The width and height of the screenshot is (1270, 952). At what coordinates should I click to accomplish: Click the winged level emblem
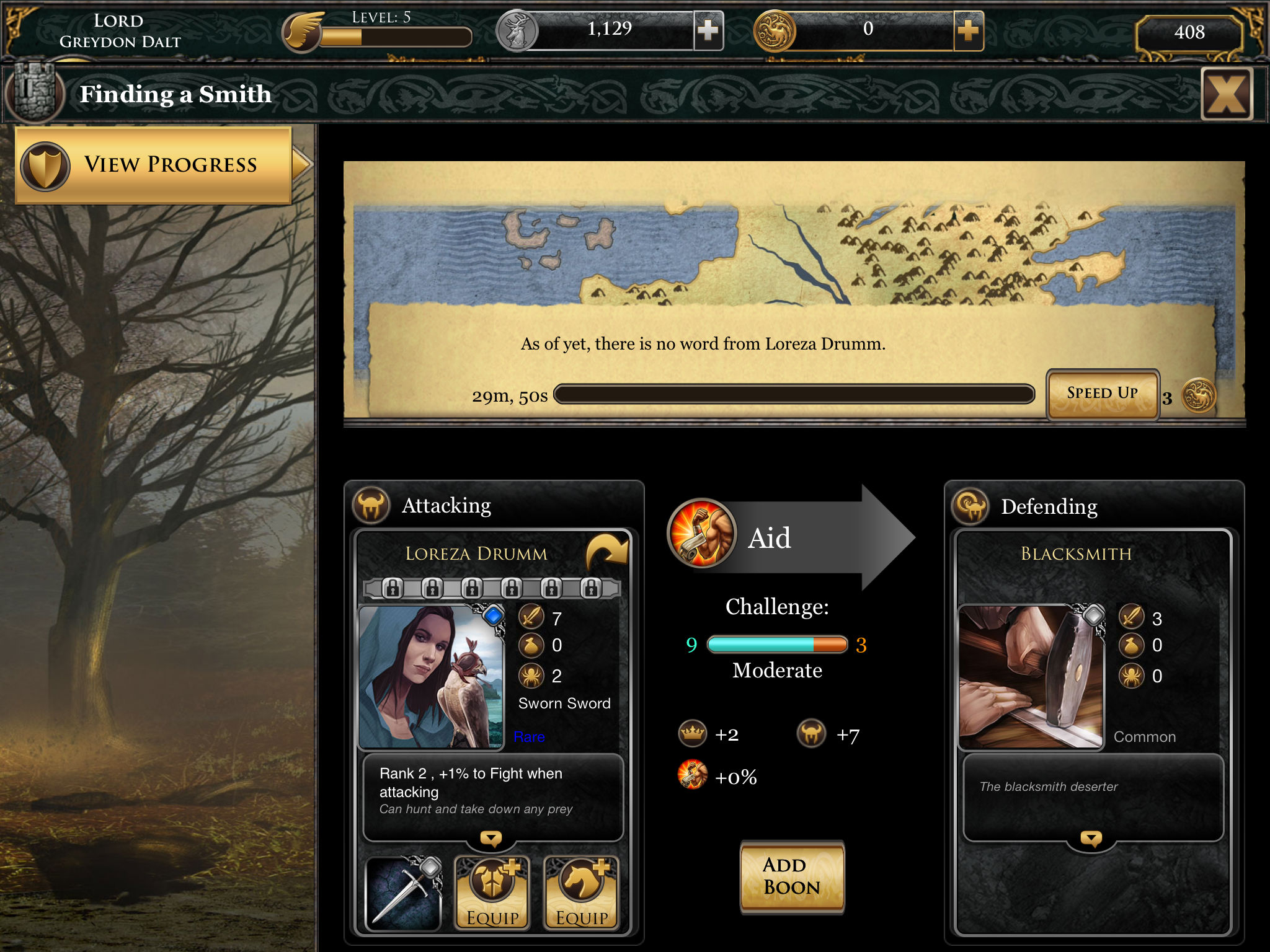coord(303,31)
